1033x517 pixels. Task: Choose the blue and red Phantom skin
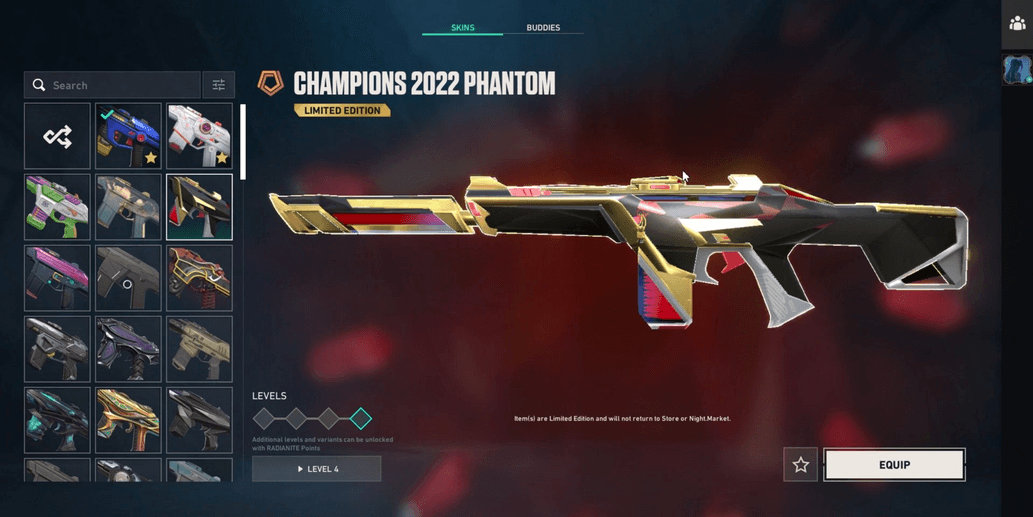click(128, 136)
